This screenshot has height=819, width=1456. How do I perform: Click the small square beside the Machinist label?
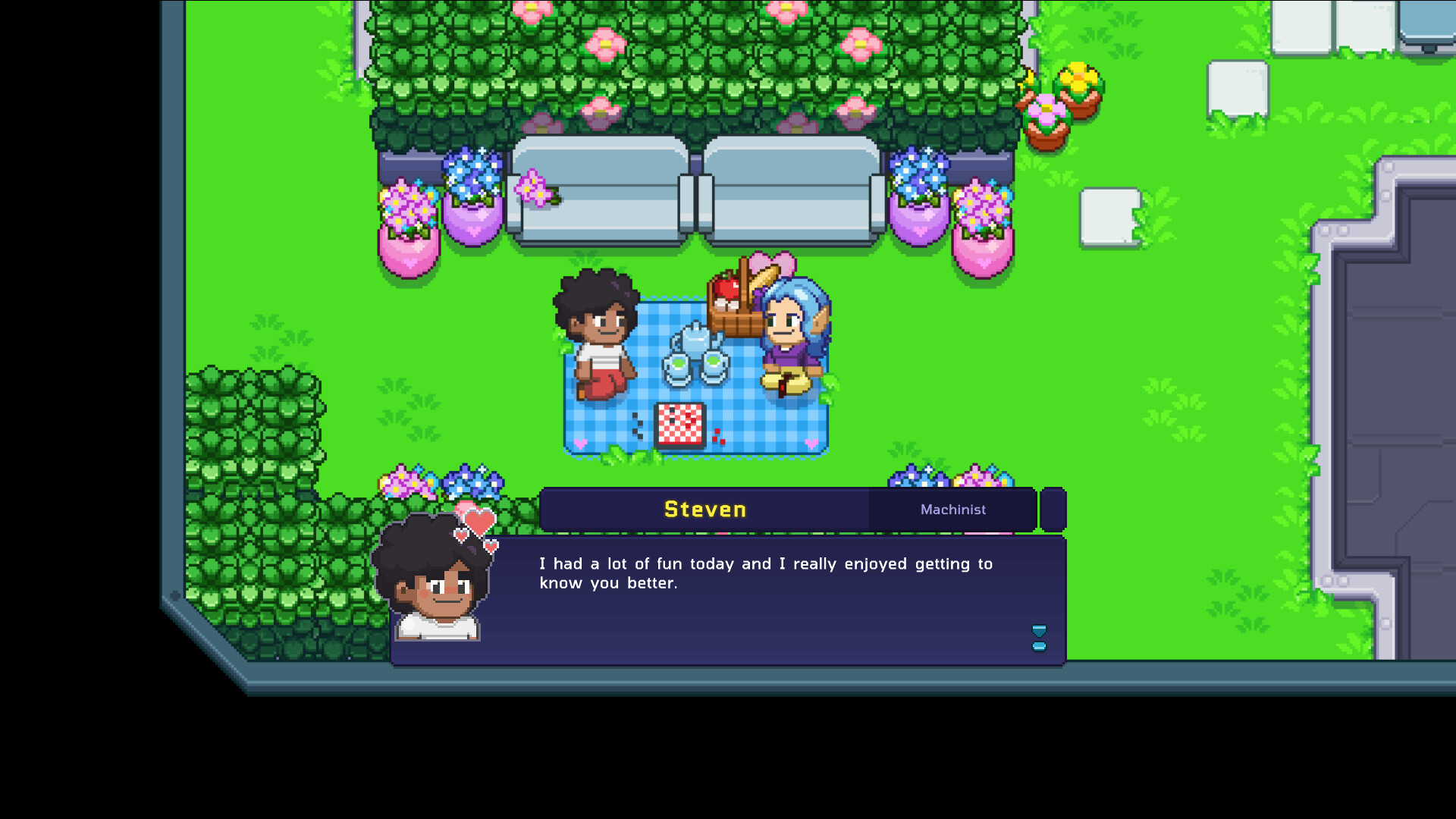tap(1053, 509)
